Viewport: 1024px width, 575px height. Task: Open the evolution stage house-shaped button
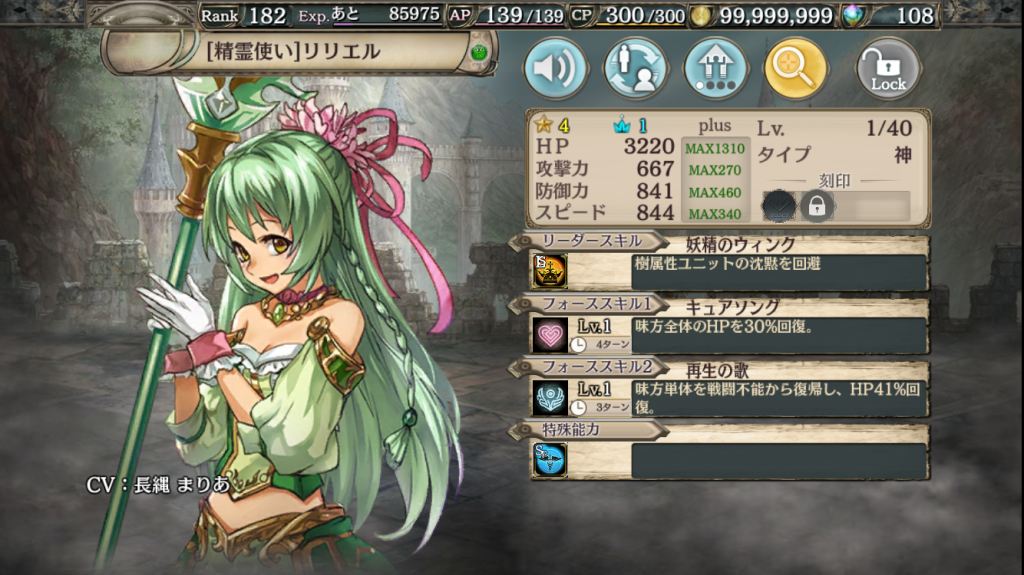click(715, 69)
